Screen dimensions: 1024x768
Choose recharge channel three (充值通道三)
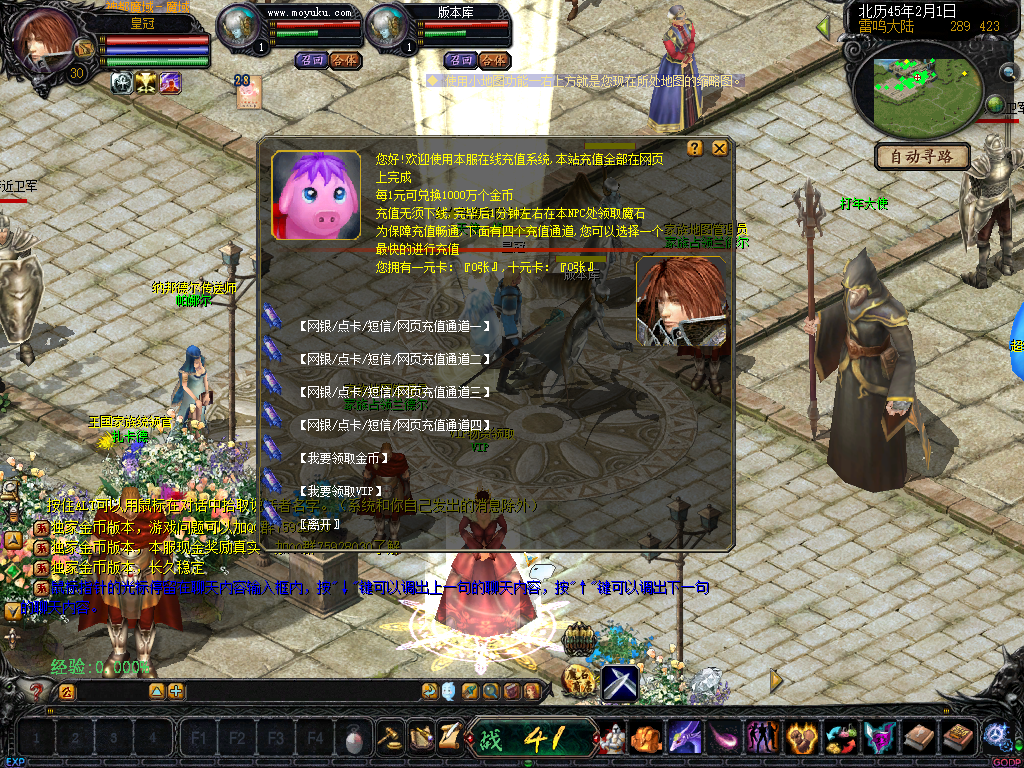tap(394, 391)
